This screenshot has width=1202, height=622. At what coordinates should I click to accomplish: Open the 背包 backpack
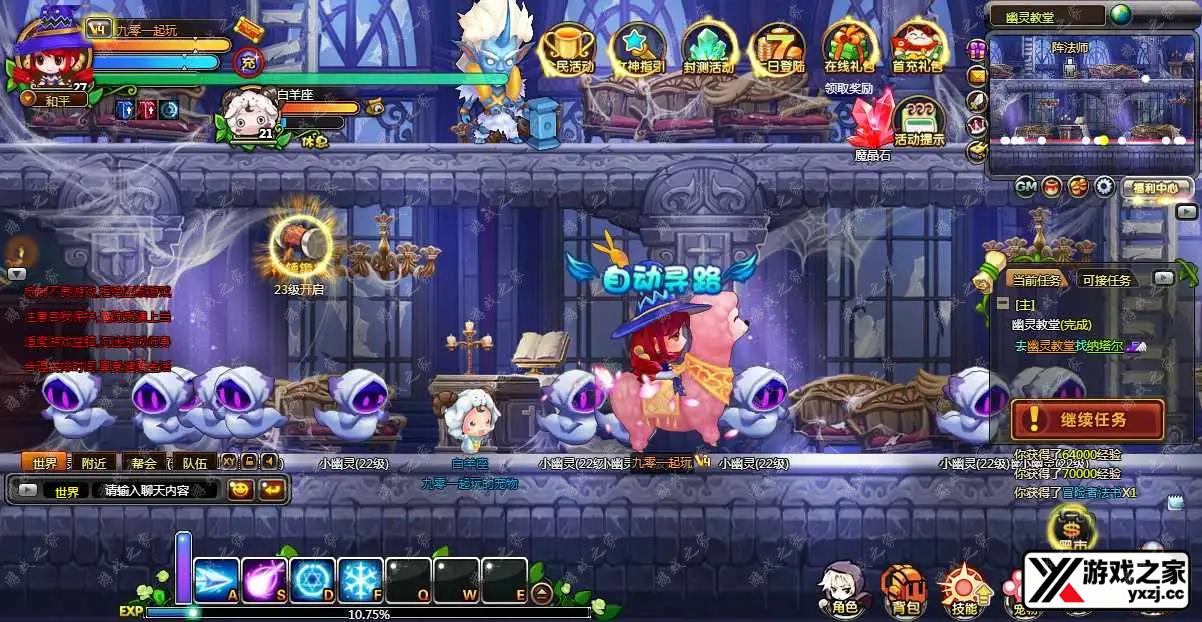tap(905, 589)
